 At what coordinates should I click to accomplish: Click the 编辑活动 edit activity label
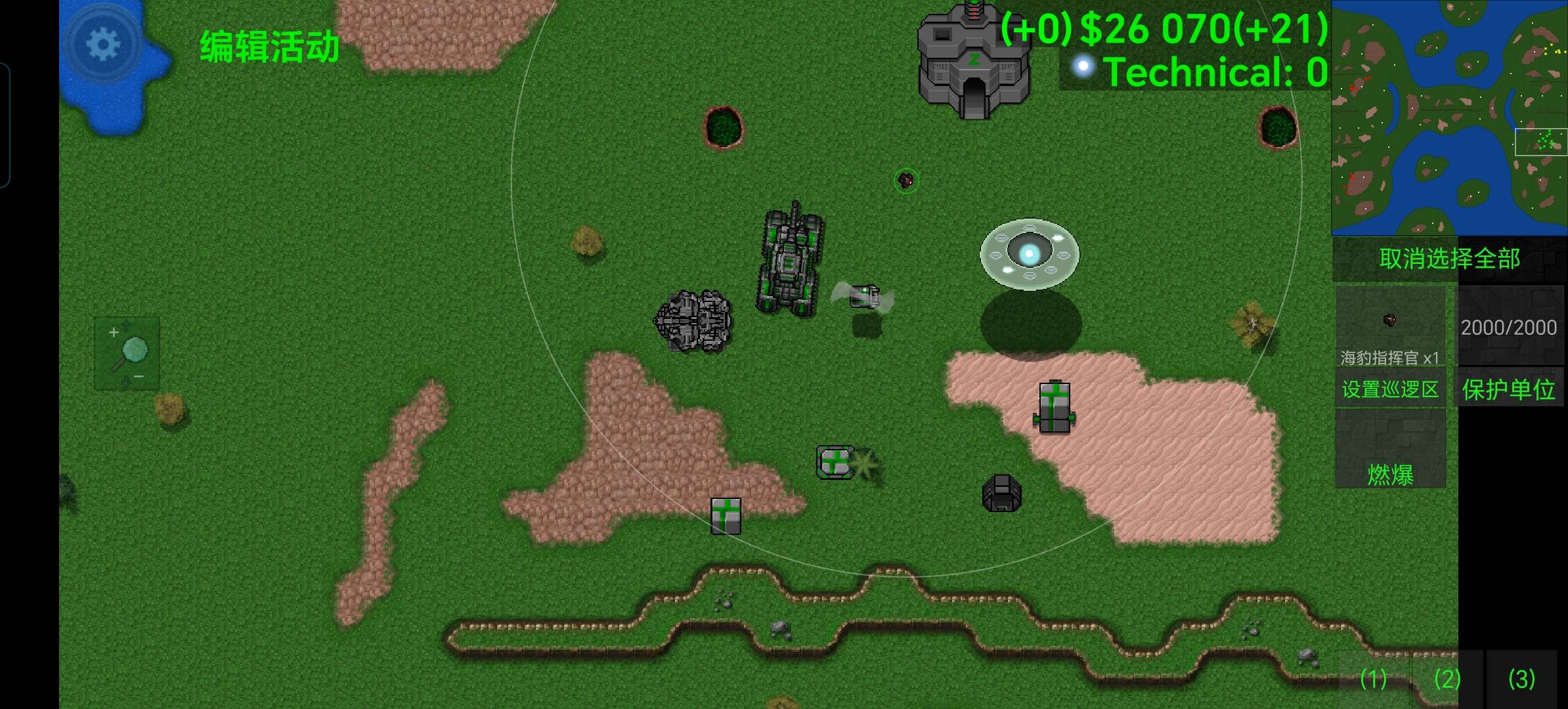pos(269,47)
